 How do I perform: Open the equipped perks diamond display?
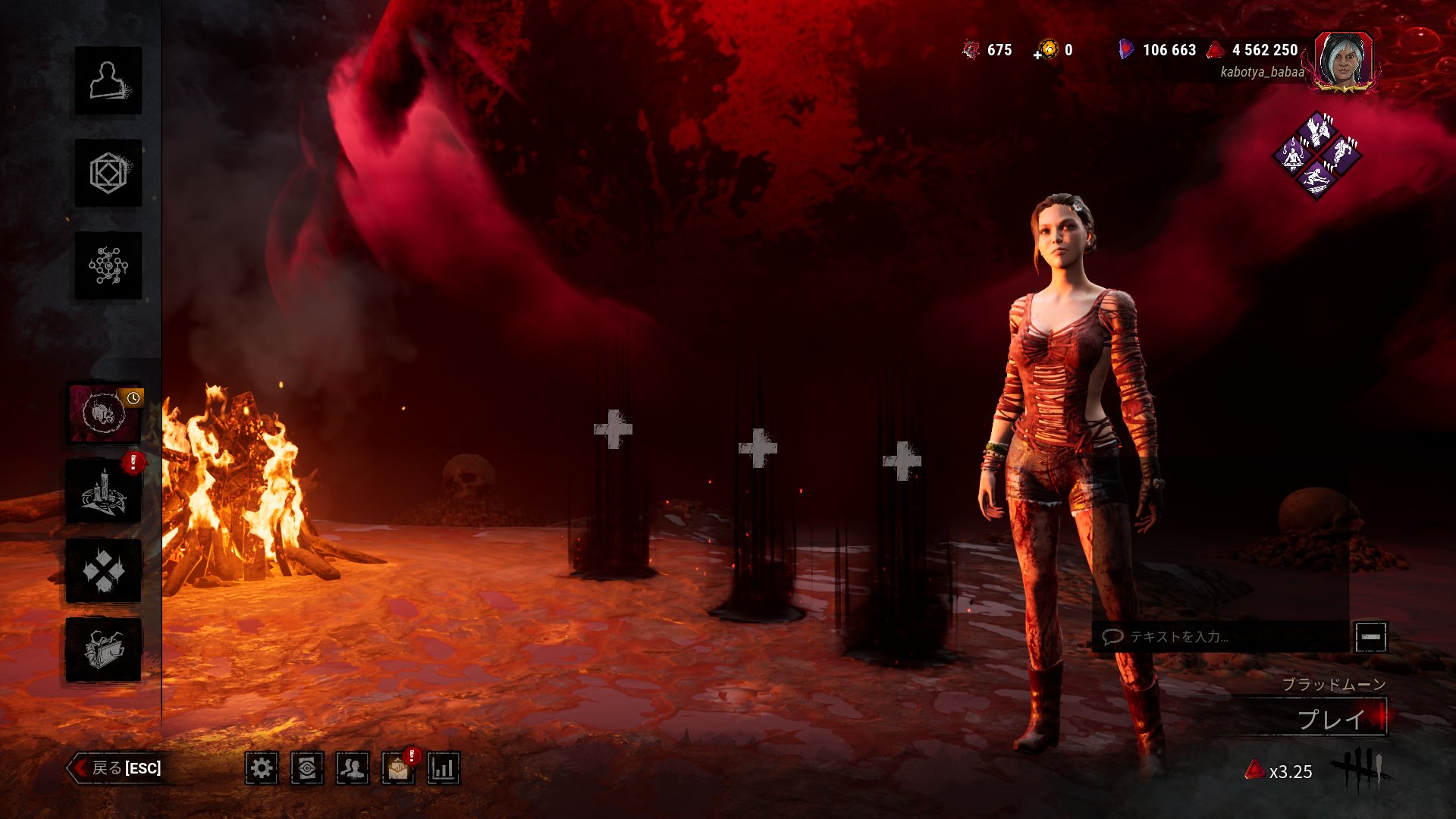coord(1316,155)
